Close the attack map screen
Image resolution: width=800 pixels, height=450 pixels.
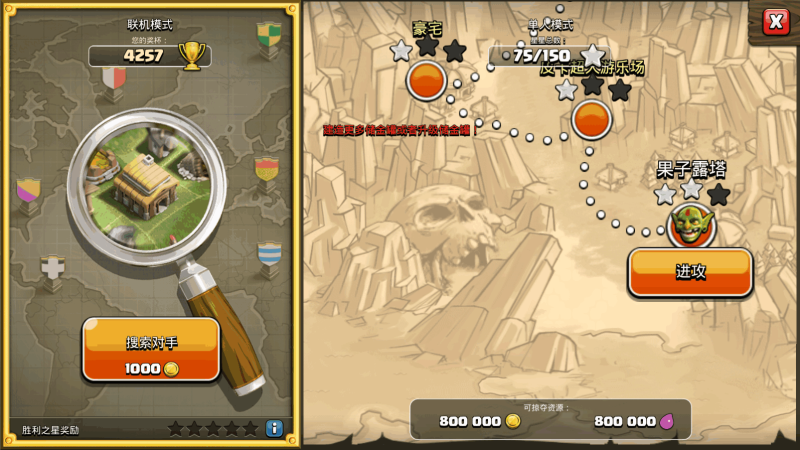[775, 22]
